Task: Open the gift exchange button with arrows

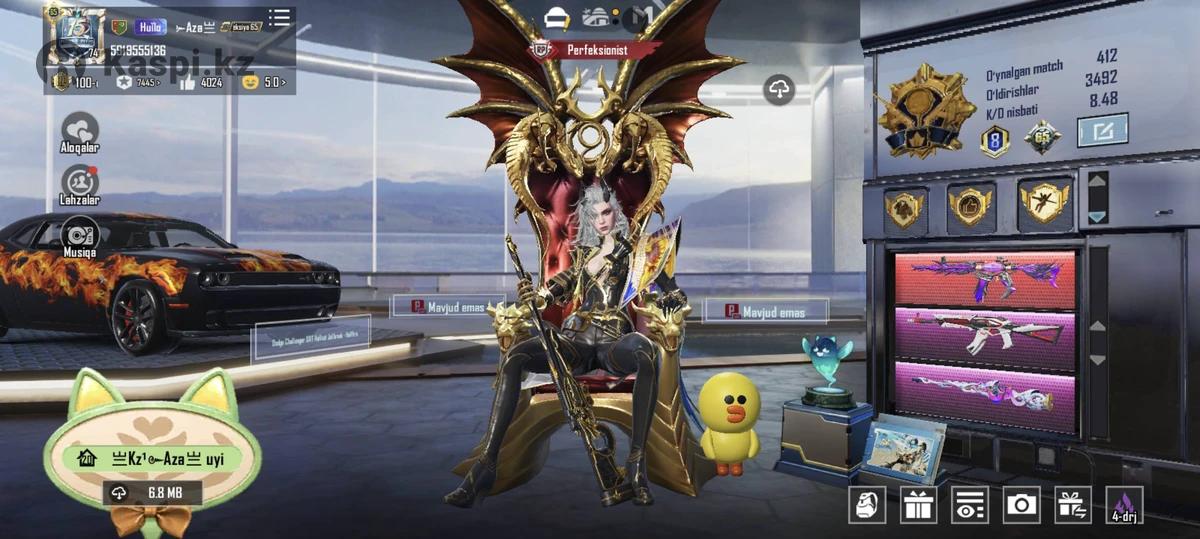Action: click(x=1073, y=505)
